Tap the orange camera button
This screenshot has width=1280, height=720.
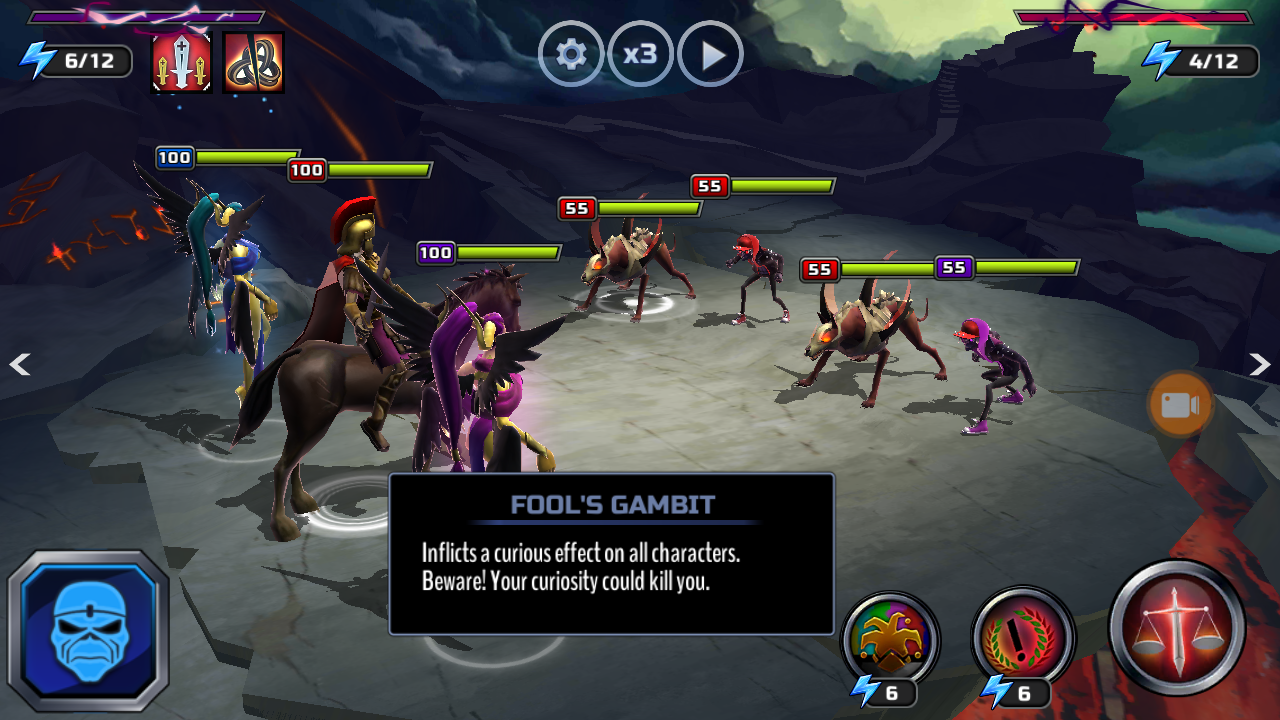pyautogui.click(x=1180, y=405)
